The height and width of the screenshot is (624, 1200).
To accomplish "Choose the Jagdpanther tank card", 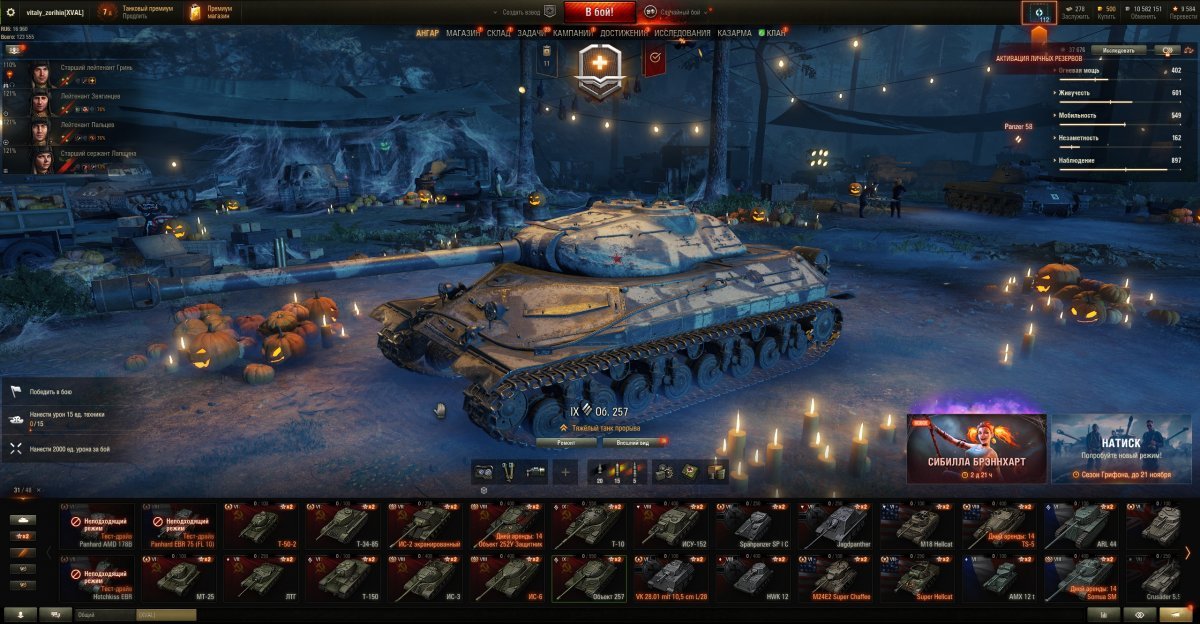I will [x=834, y=525].
